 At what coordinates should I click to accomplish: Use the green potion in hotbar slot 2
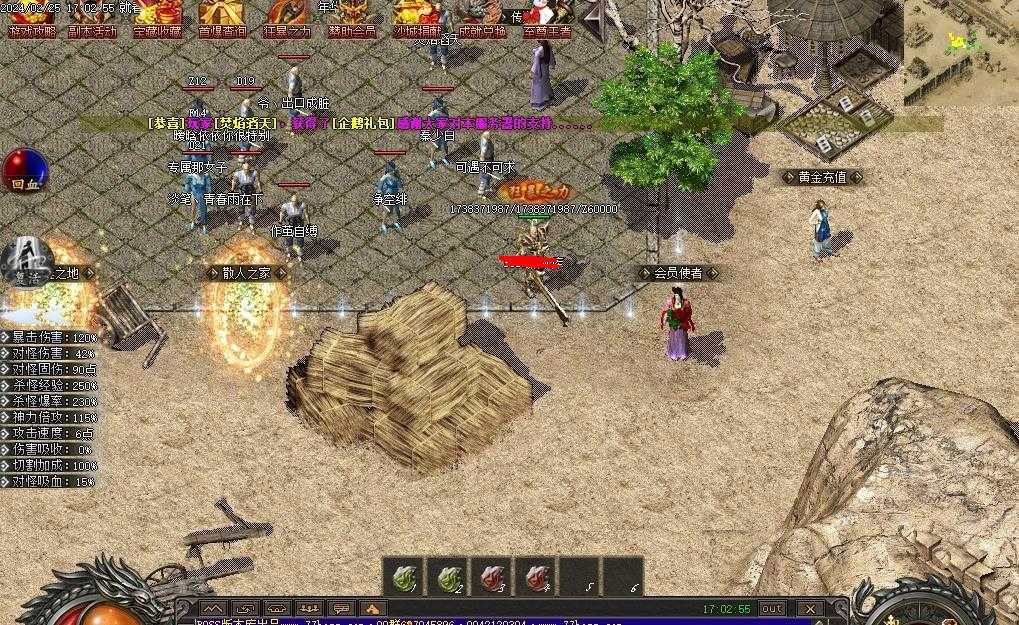coord(447,577)
